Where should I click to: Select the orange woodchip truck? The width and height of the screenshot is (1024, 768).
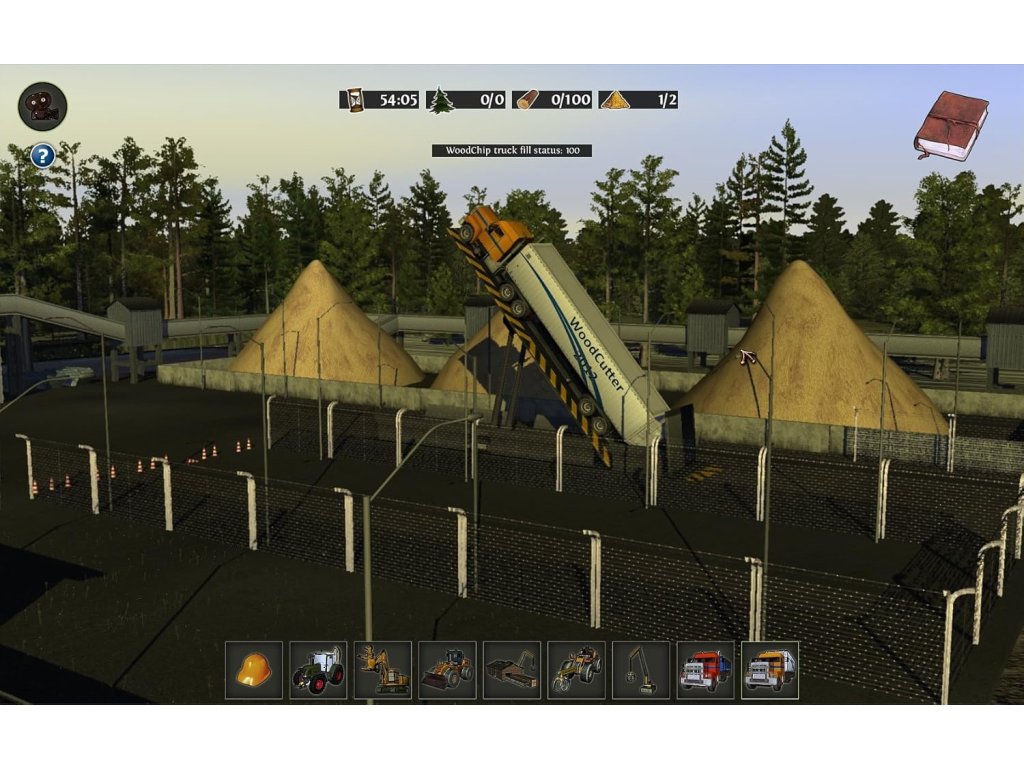point(769,670)
